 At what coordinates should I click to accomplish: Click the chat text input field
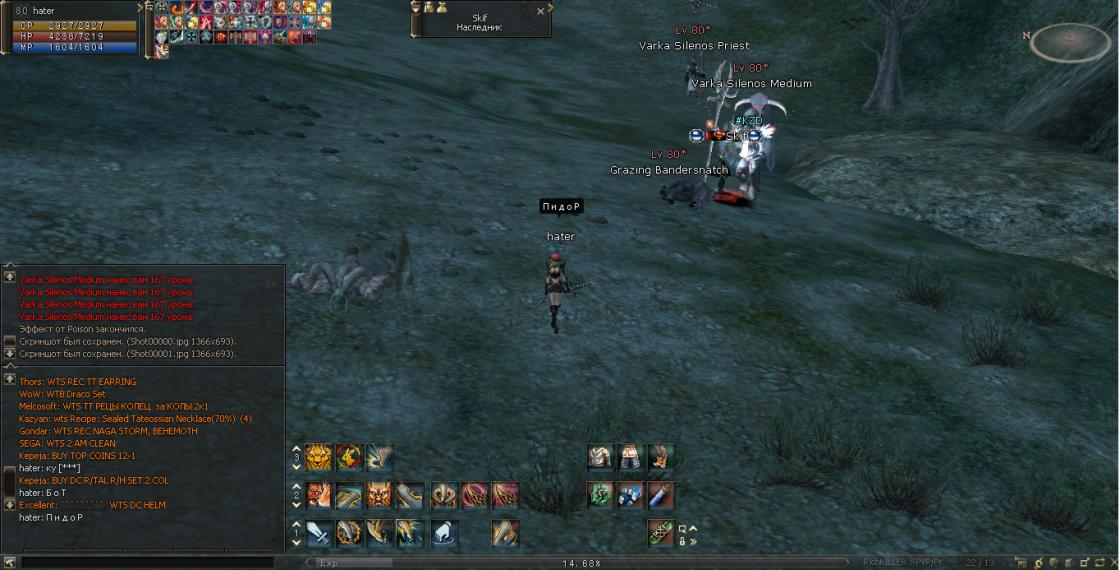pyautogui.click(x=150, y=563)
